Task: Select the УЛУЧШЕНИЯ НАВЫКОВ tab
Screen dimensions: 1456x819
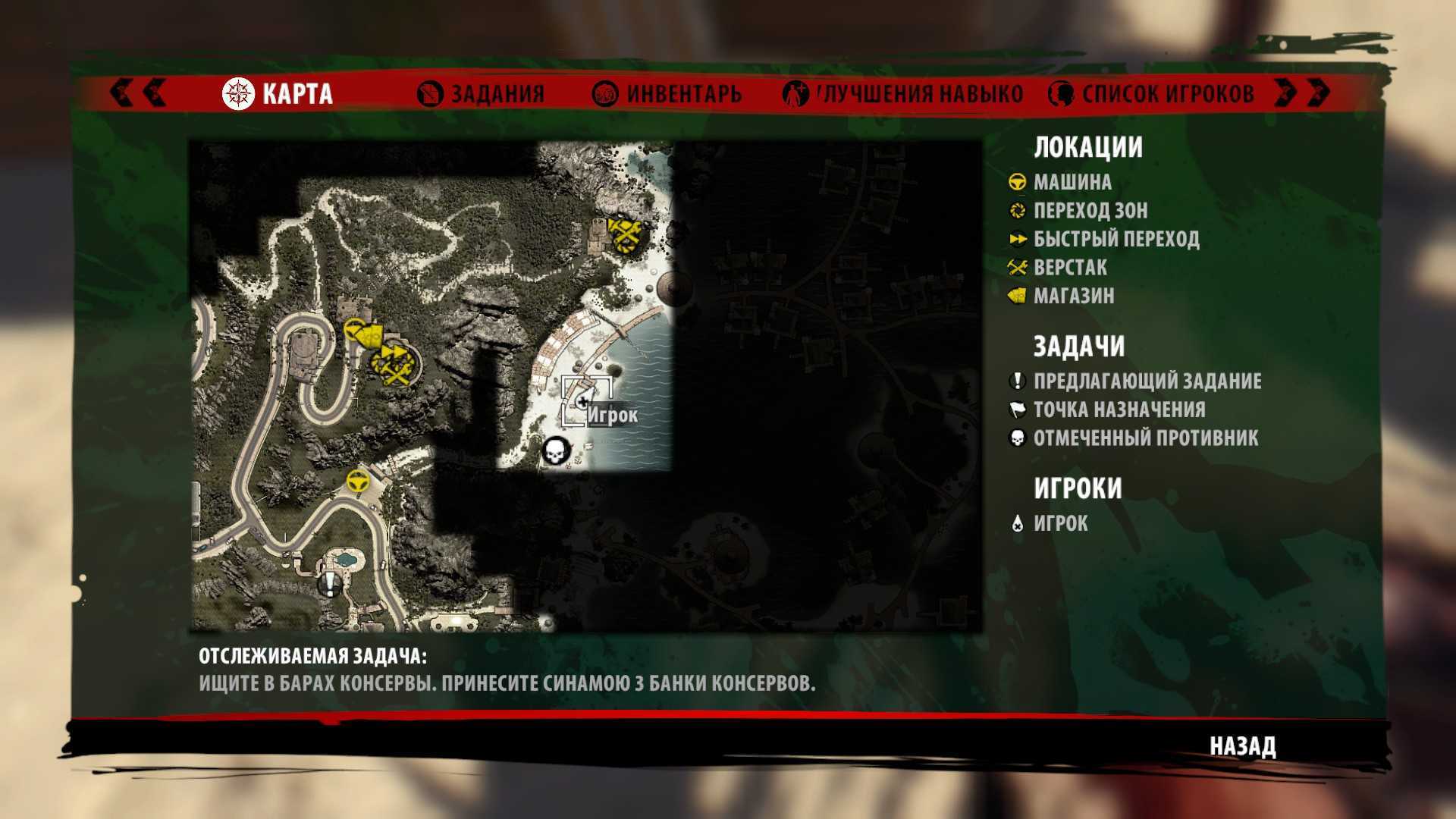Action: pyautogui.click(x=904, y=94)
